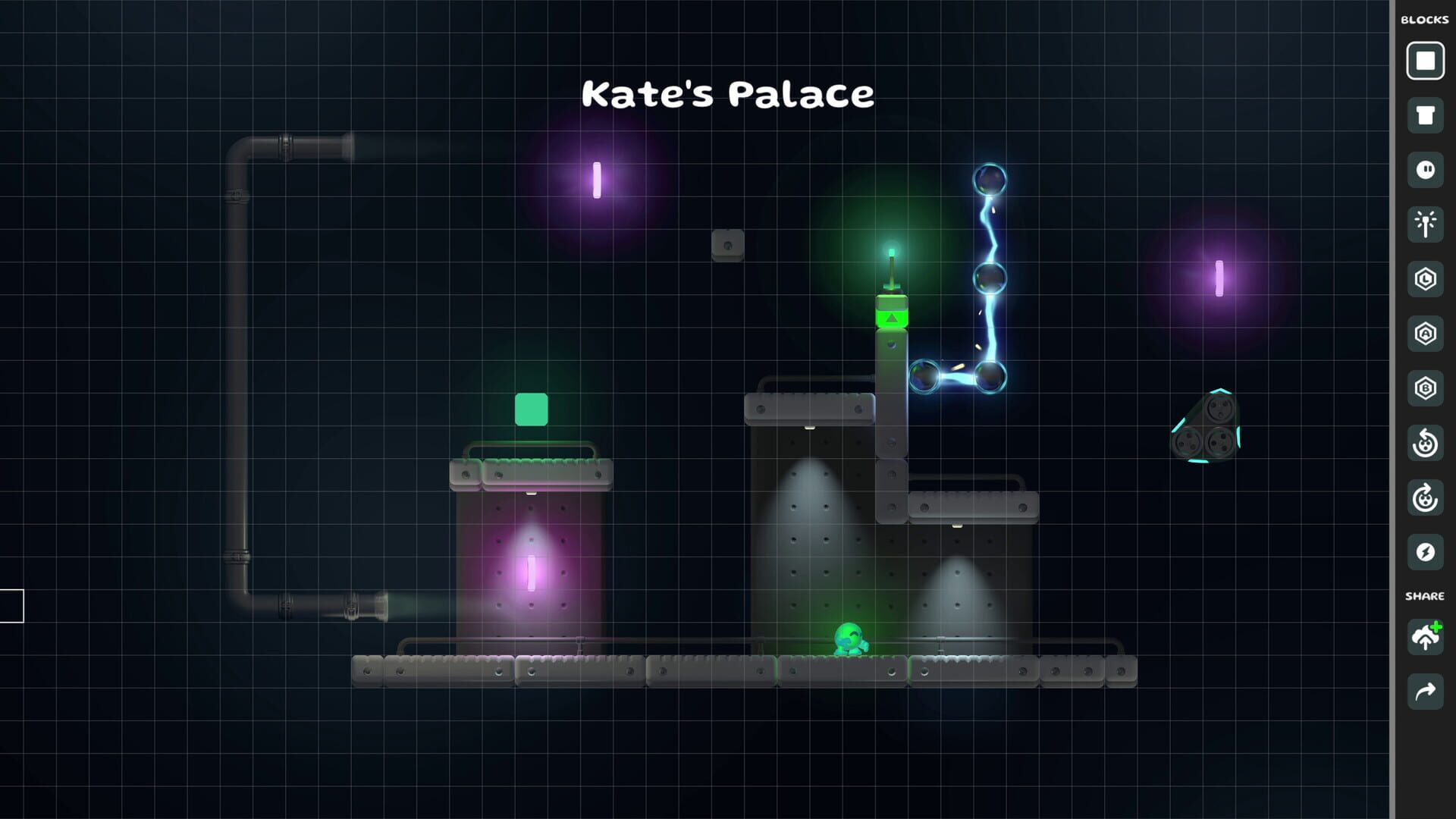Viewport: 1456px width, 819px height.
Task: Select the hexagonal B block
Action: point(1426,388)
